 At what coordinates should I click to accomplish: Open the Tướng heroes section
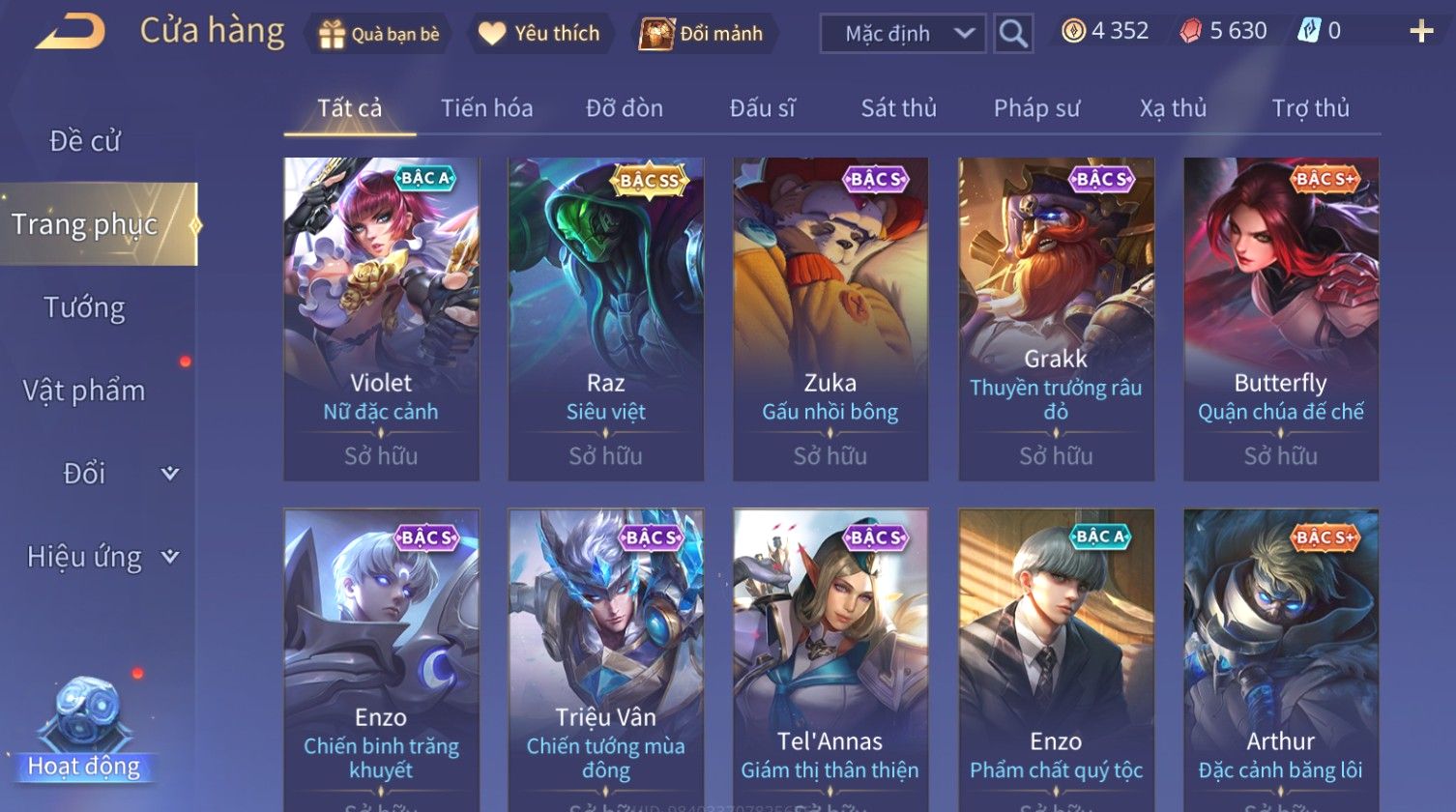pos(85,307)
